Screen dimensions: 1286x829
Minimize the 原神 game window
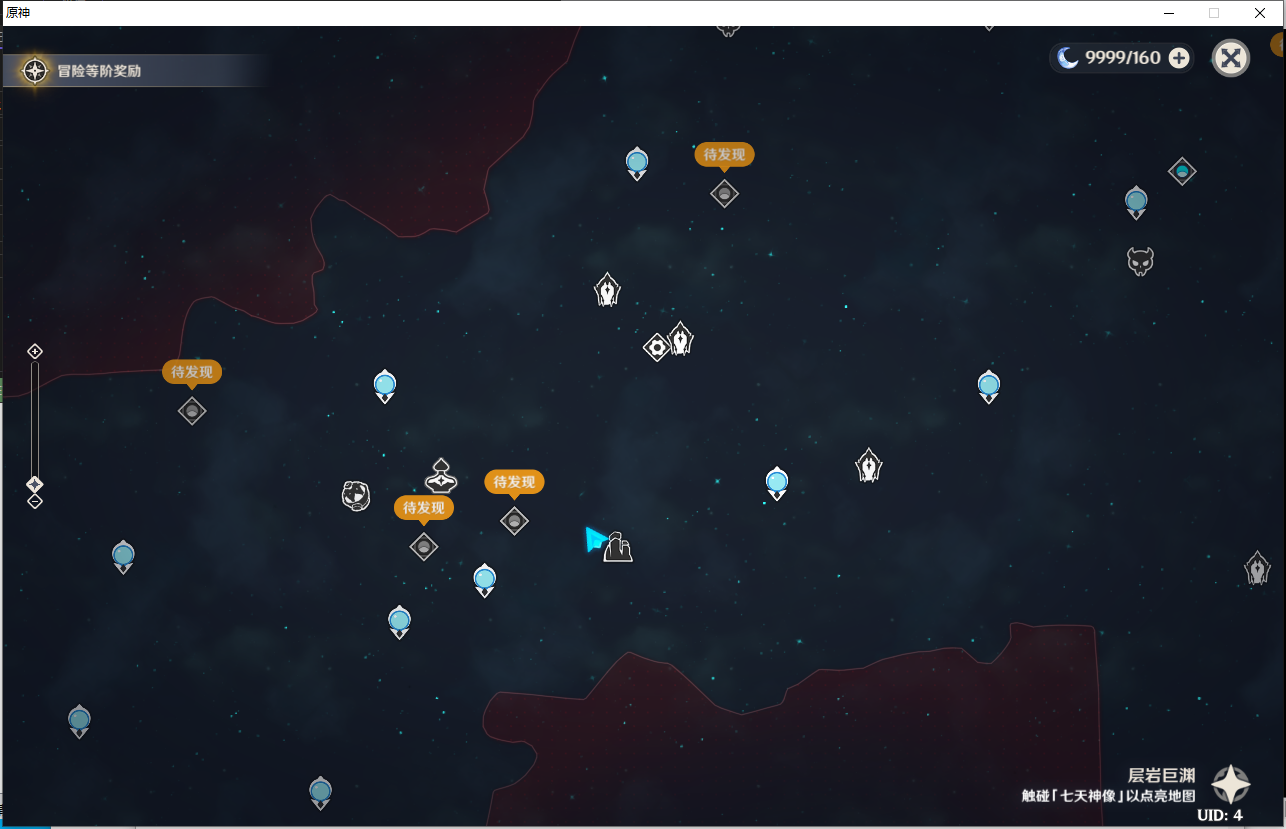1167,13
